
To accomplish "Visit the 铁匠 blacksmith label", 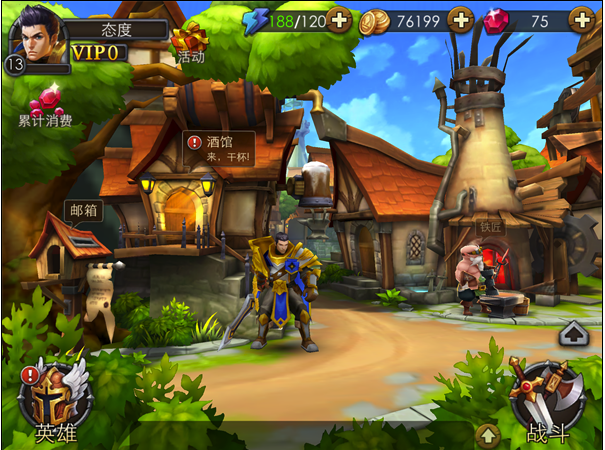I will pos(491,226).
